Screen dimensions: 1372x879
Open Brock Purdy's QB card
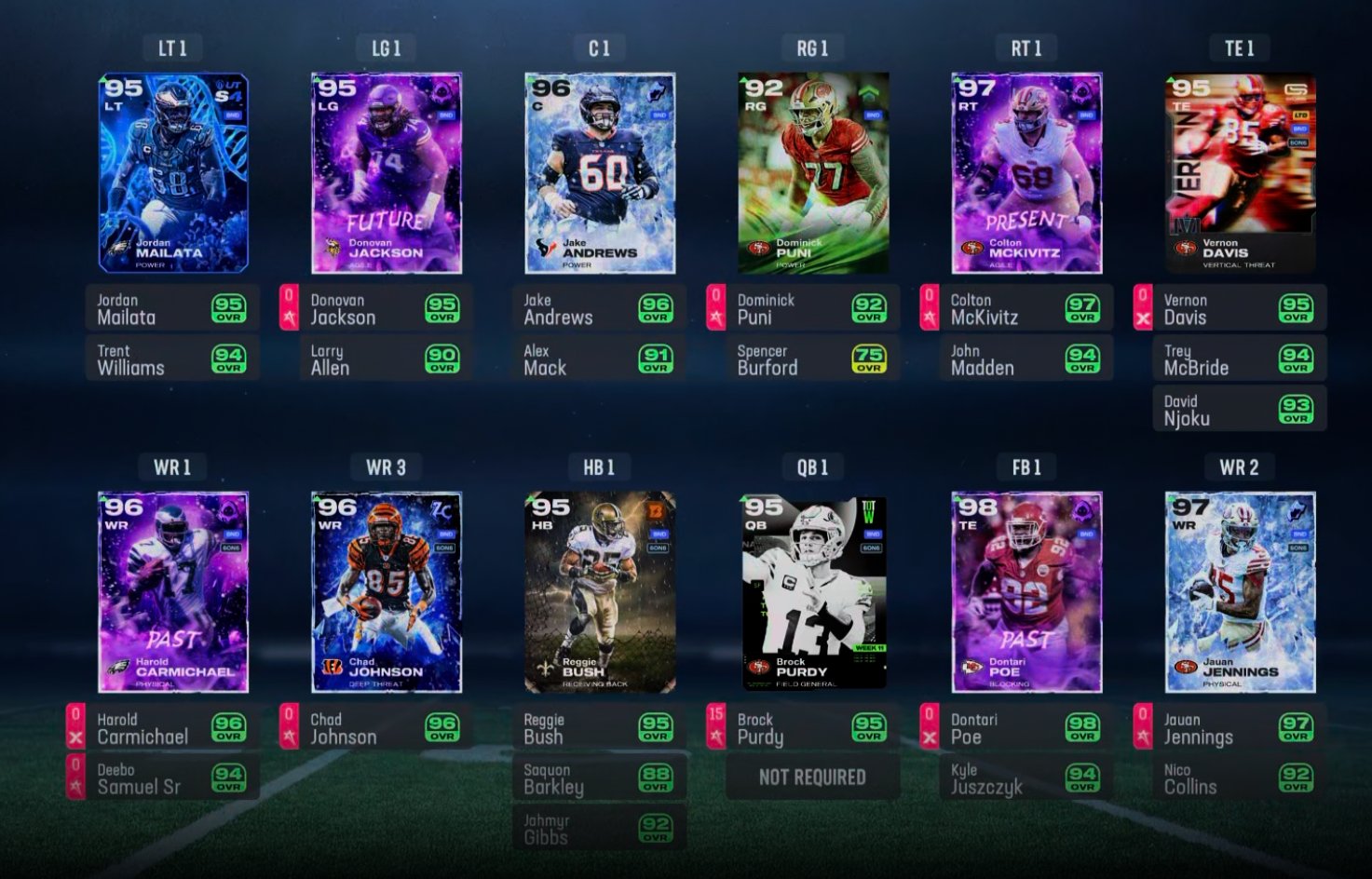813,592
